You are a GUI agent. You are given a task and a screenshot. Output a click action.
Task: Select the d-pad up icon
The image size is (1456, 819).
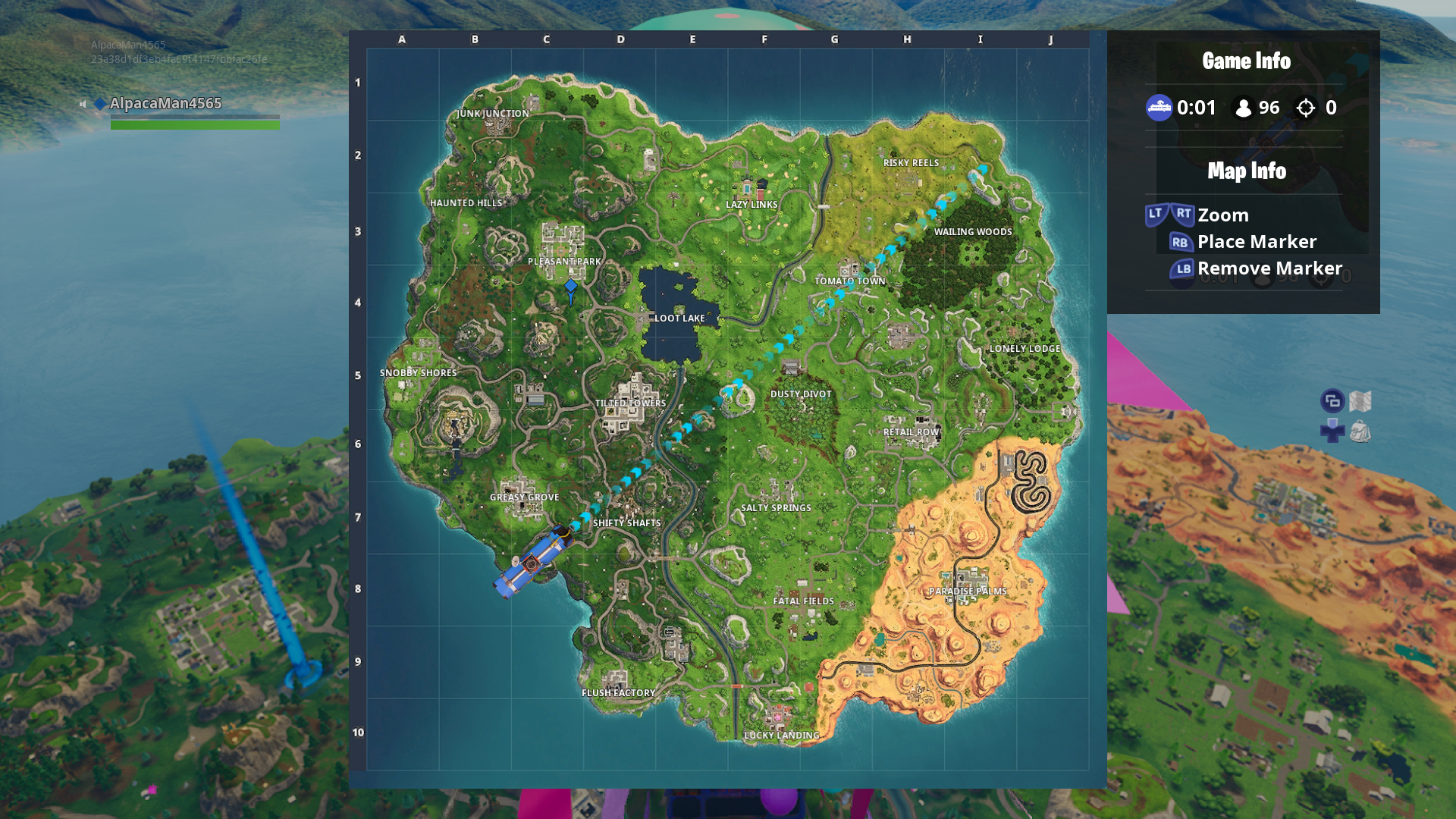click(x=1332, y=423)
